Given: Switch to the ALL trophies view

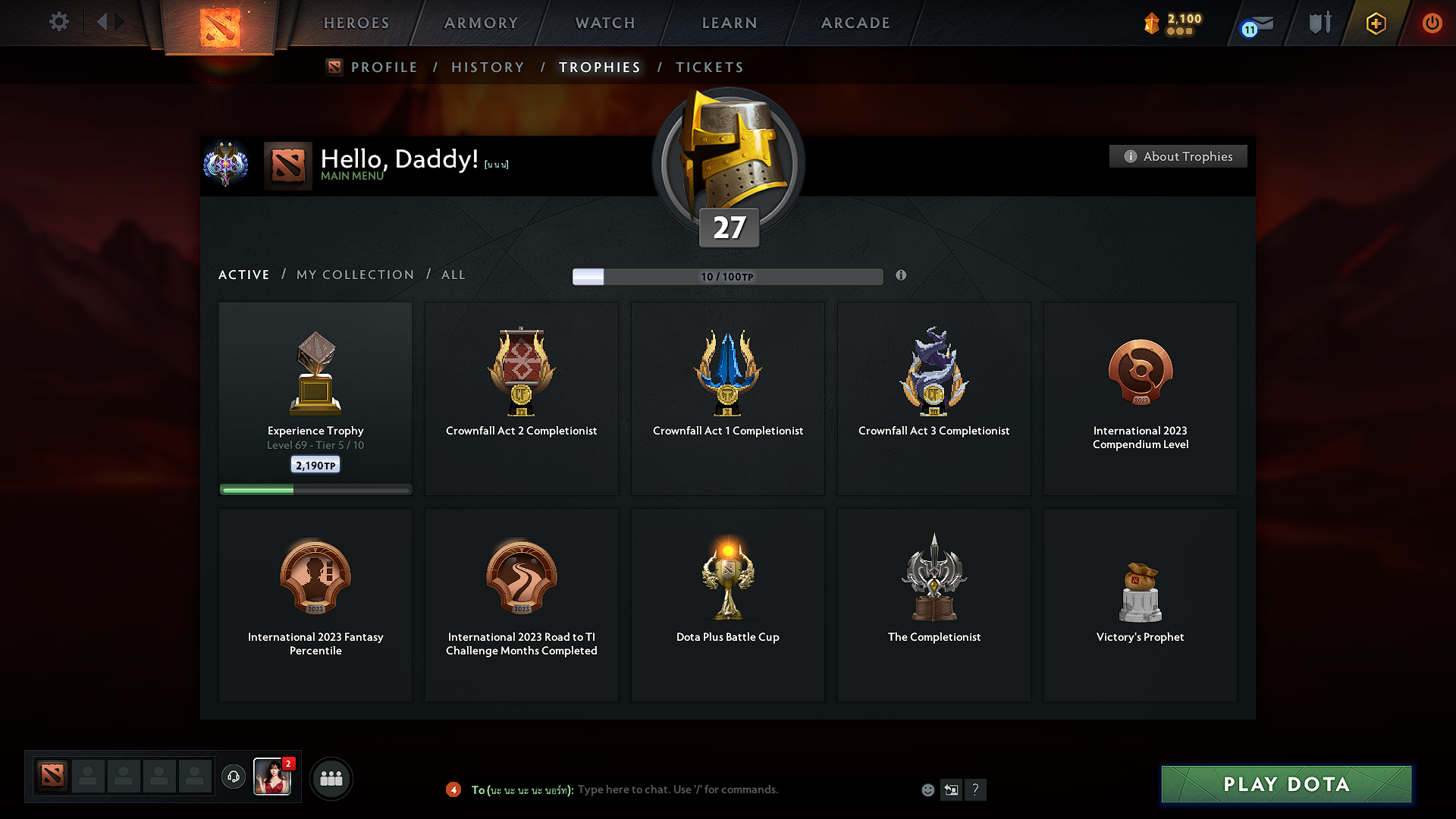Looking at the screenshot, I should [453, 275].
